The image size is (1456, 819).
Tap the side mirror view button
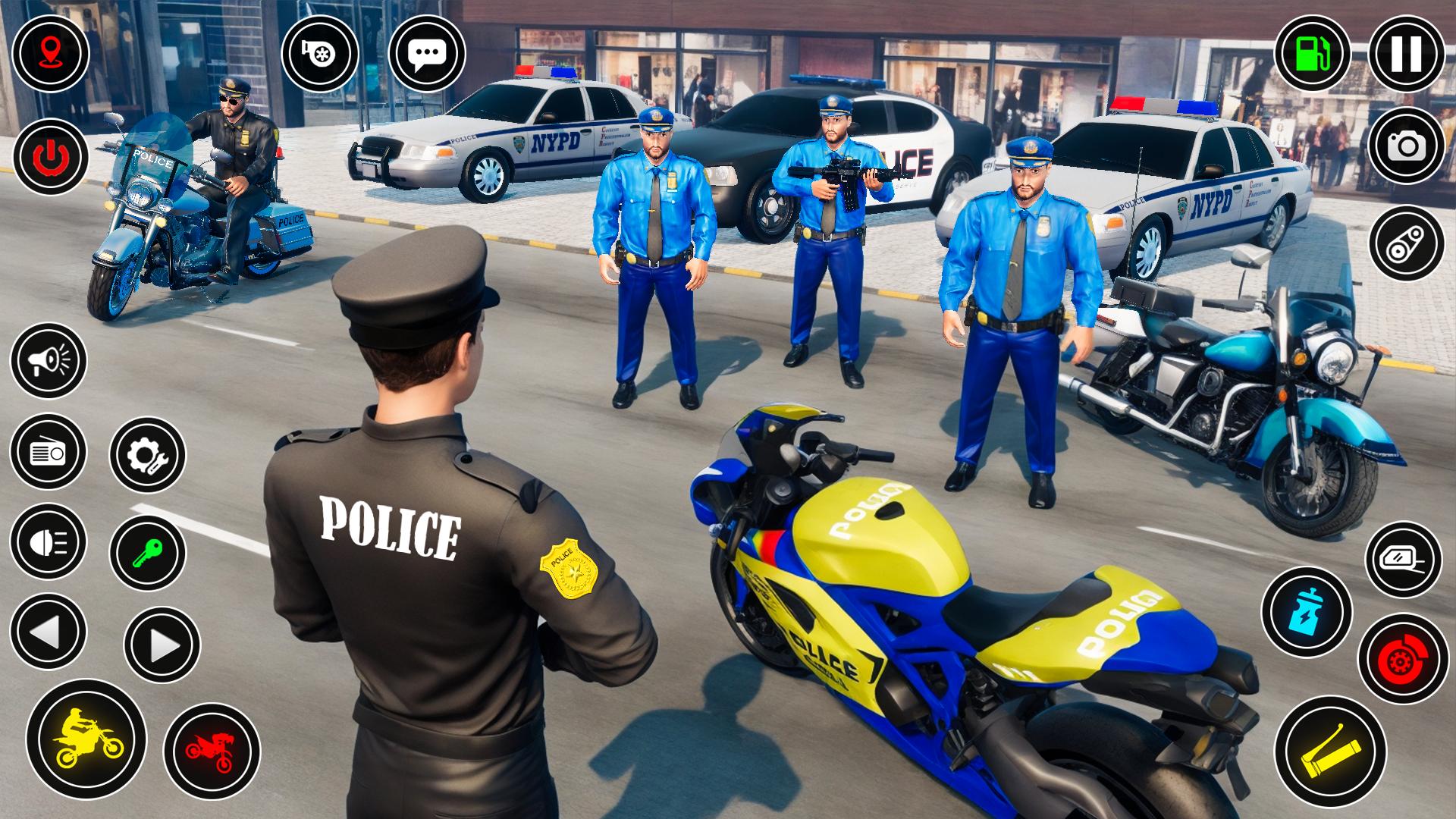(x=1404, y=560)
